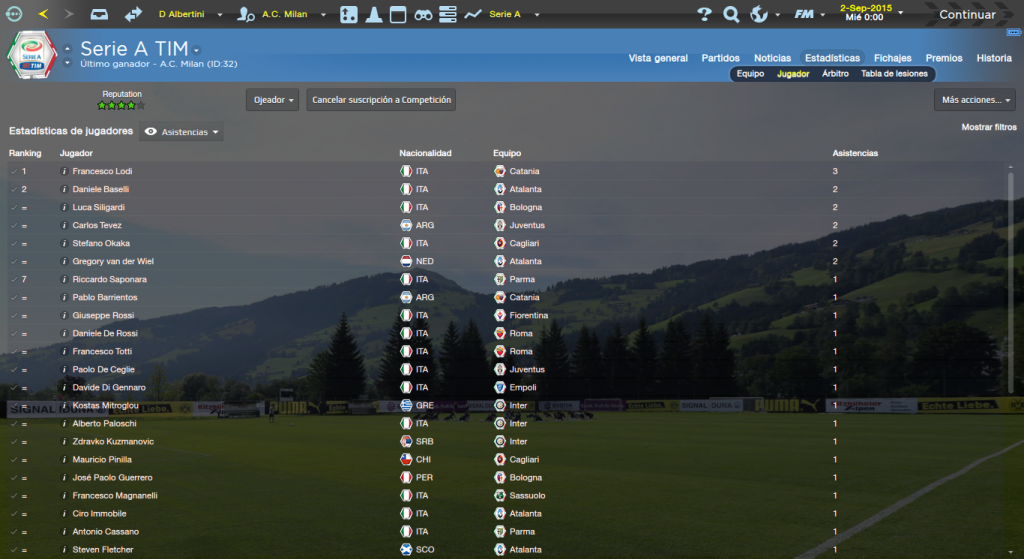Switch to the Noticias tab
Image resolution: width=1024 pixels, height=559 pixels.
pyautogui.click(x=772, y=58)
